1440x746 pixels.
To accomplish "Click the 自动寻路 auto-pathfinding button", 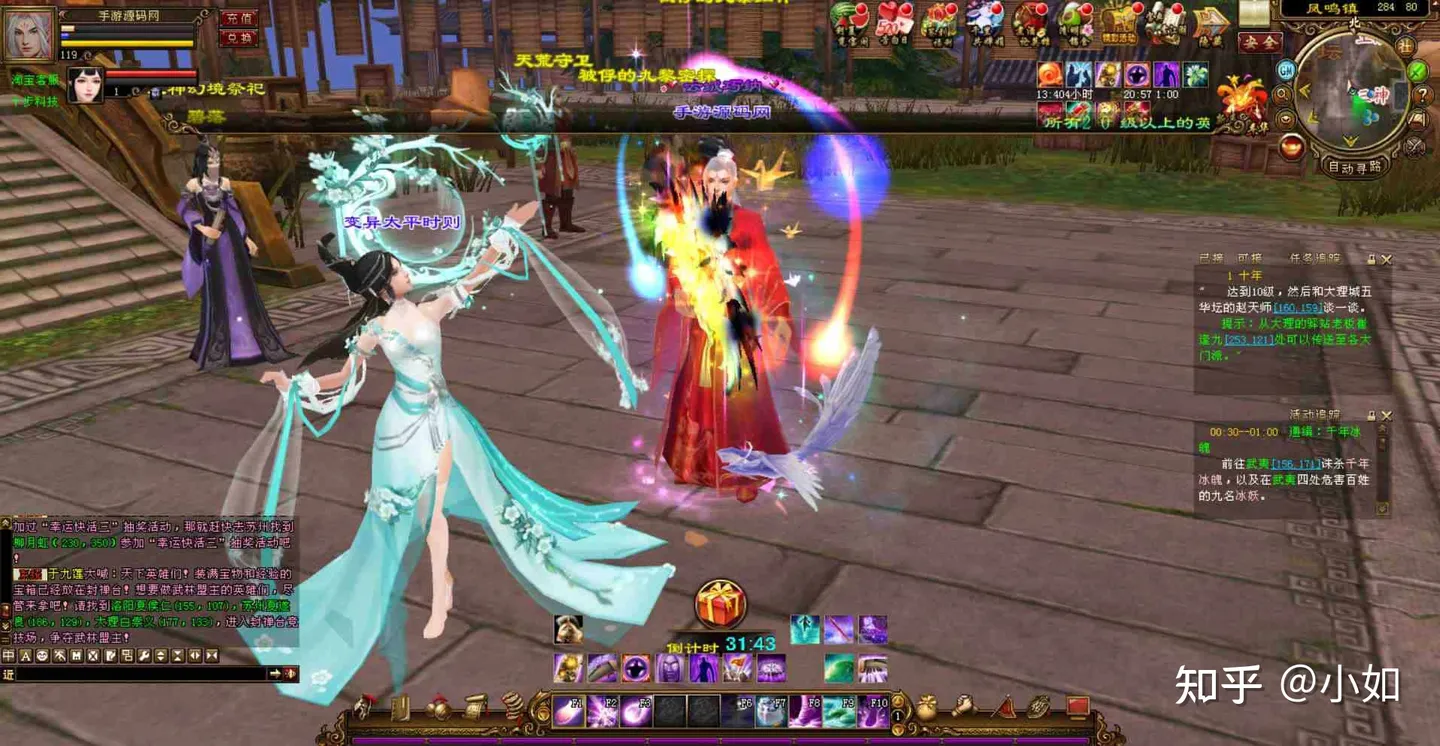I will click(1354, 167).
